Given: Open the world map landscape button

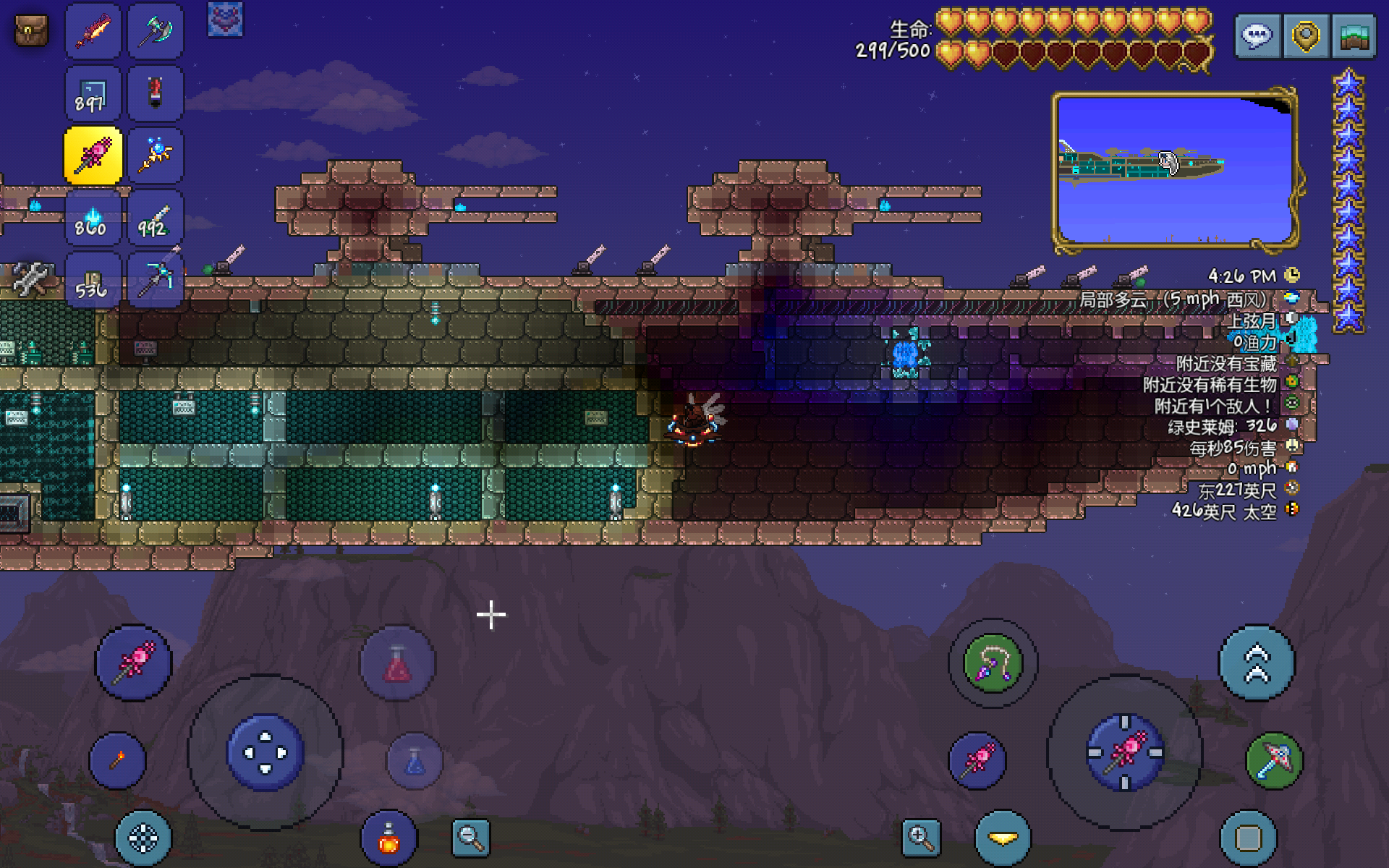Looking at the screenshot, I should click(1354, 35).
